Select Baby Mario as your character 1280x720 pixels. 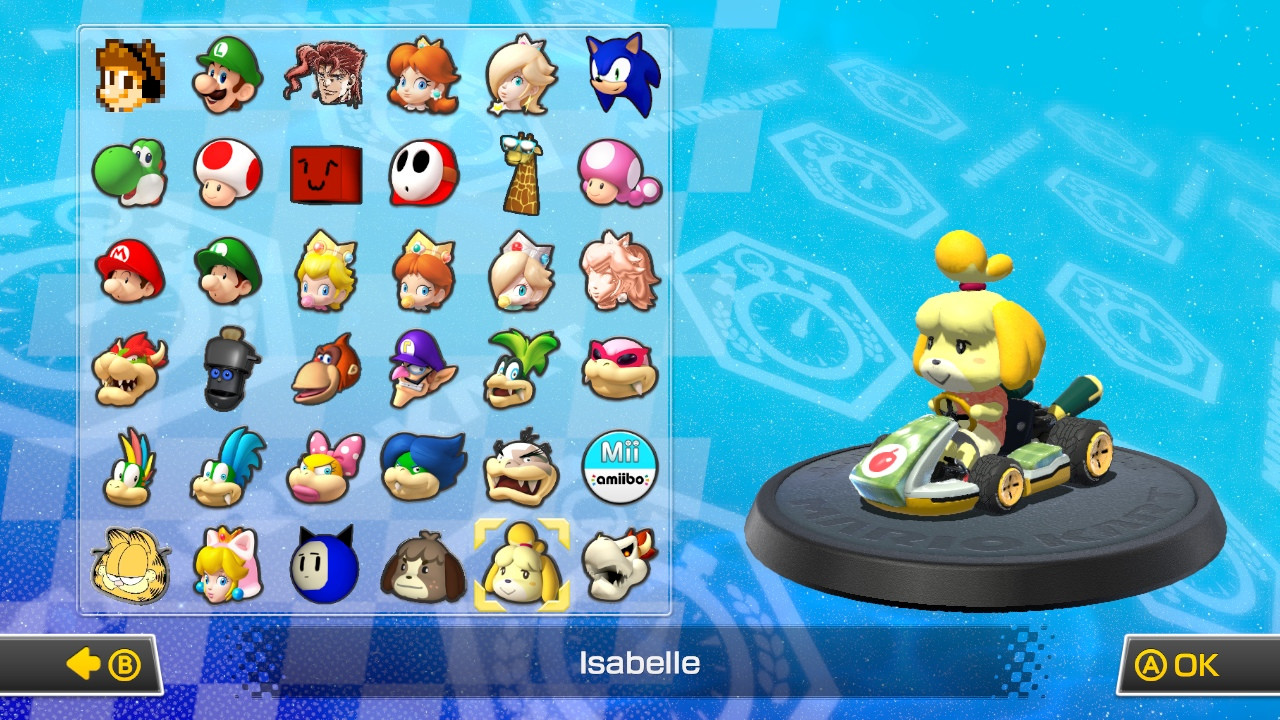tap(128, 270)
